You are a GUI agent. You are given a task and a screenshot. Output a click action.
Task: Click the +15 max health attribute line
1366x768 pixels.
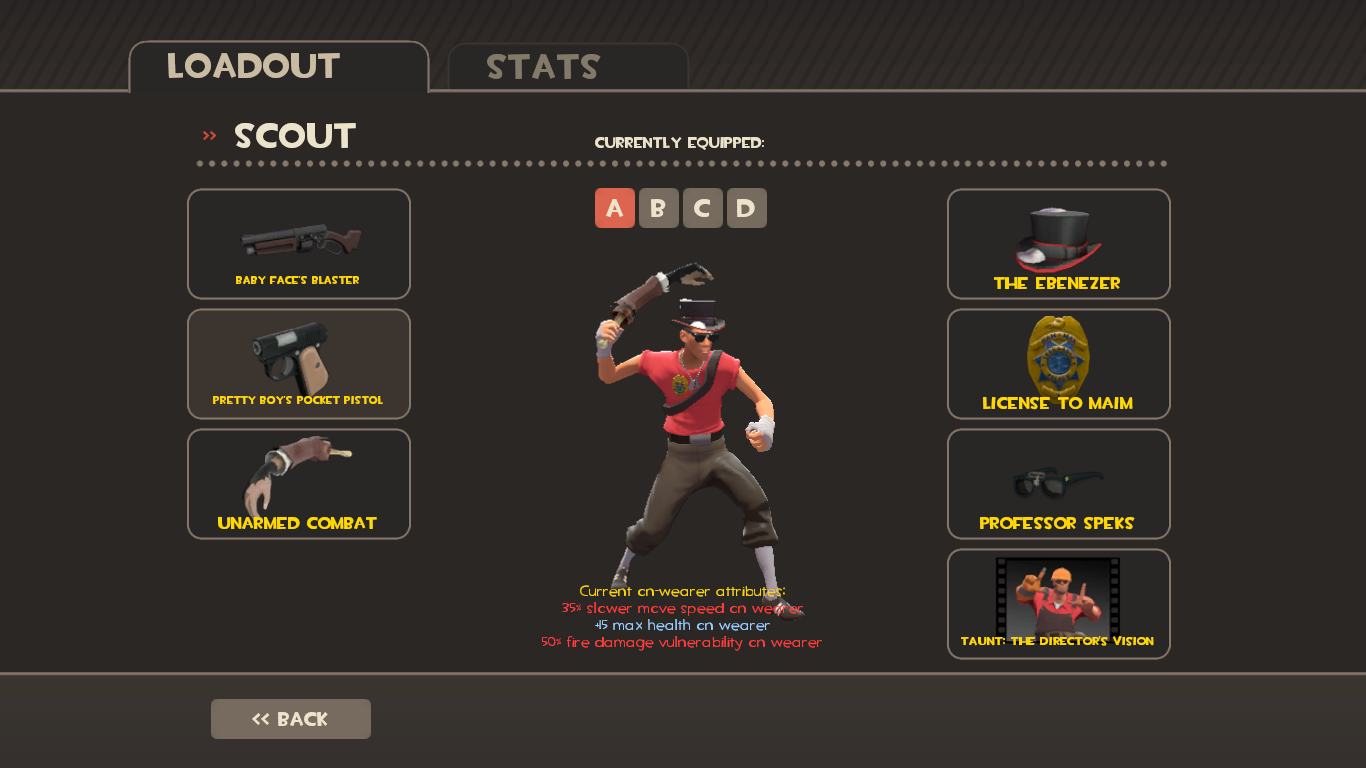[682, 624]
